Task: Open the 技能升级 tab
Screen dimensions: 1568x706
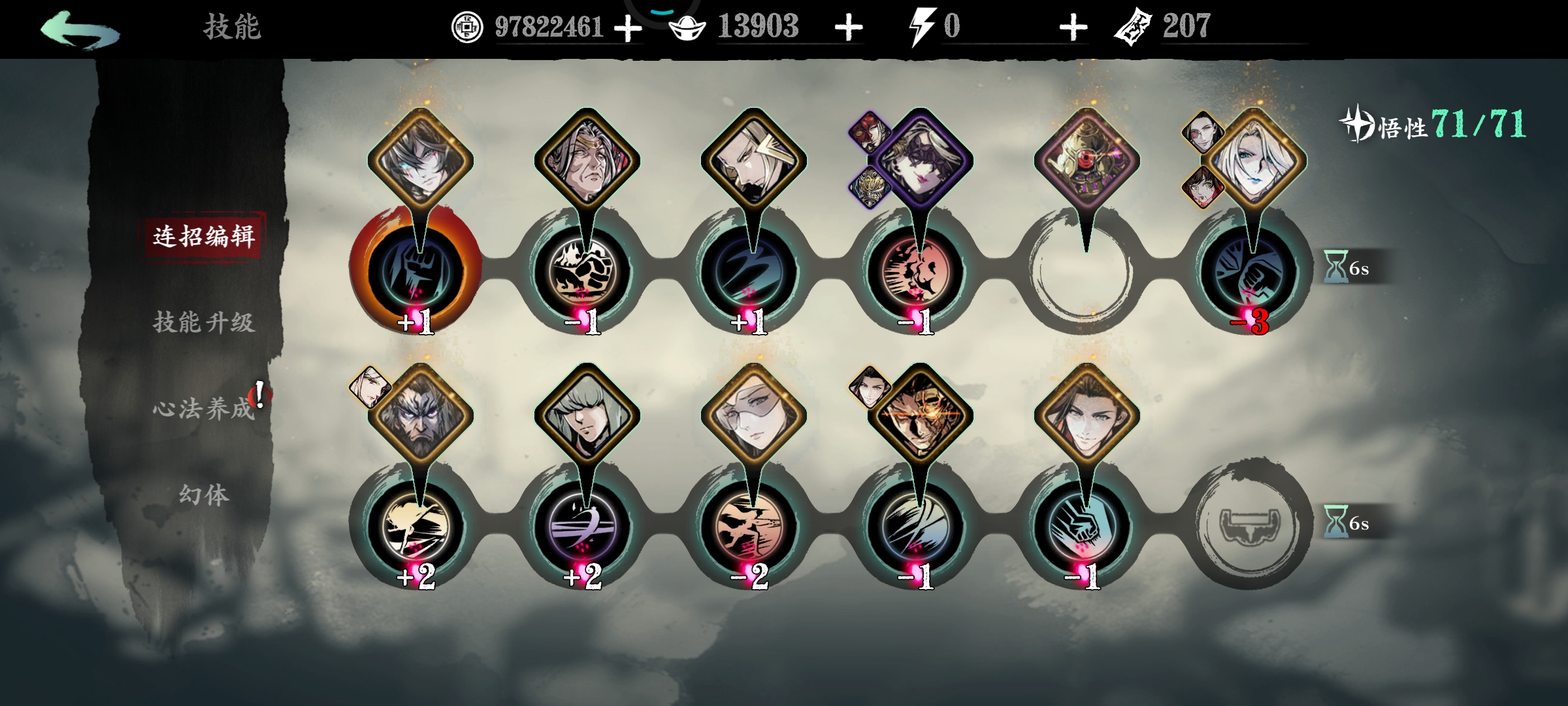Action: 204,322
